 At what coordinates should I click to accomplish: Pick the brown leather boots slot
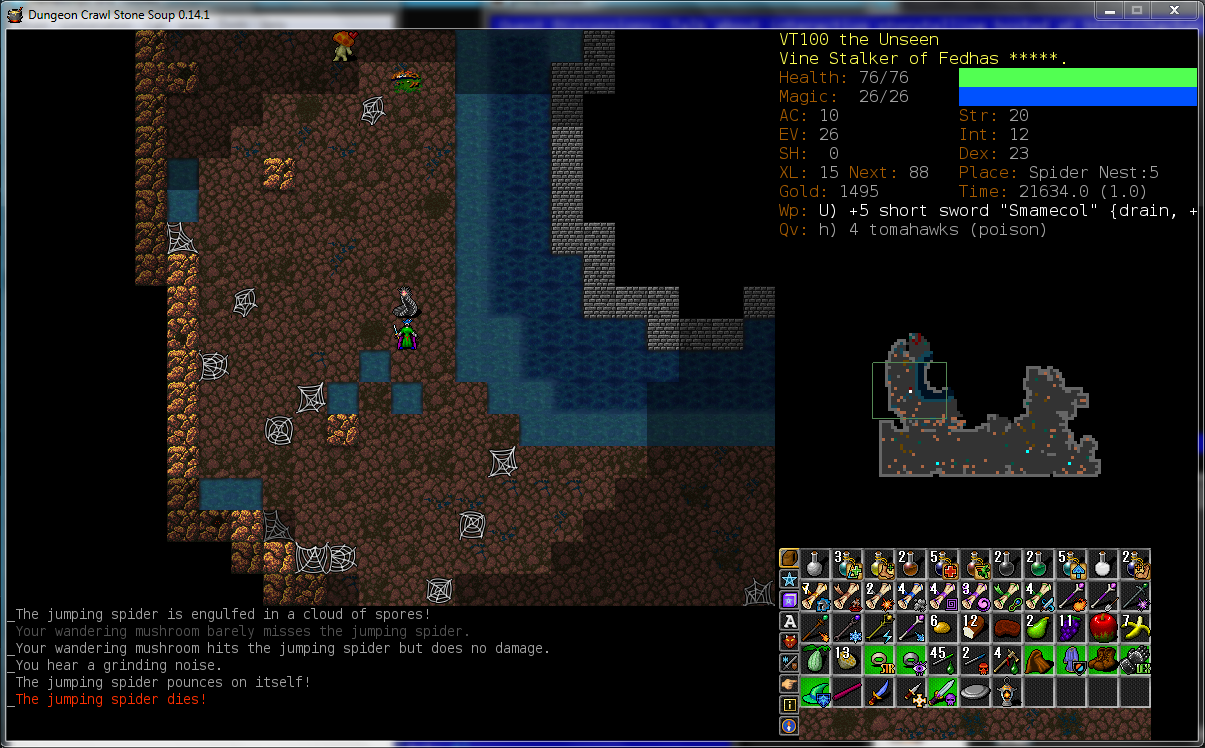click(x=1104, y=660)
